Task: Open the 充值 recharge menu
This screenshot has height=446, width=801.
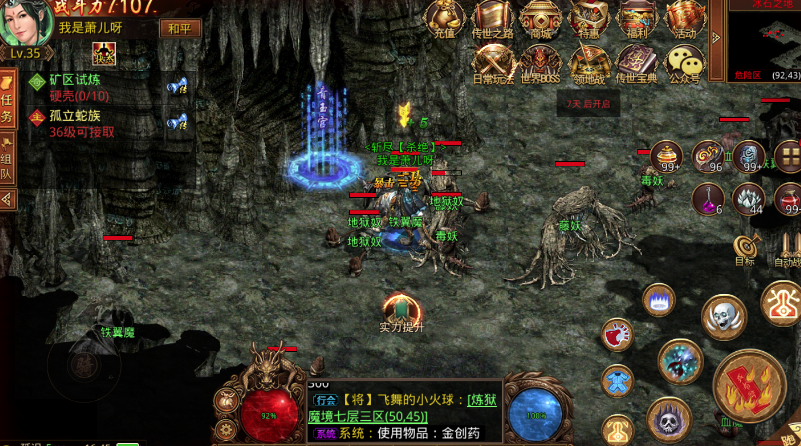Action: point(444,19)
